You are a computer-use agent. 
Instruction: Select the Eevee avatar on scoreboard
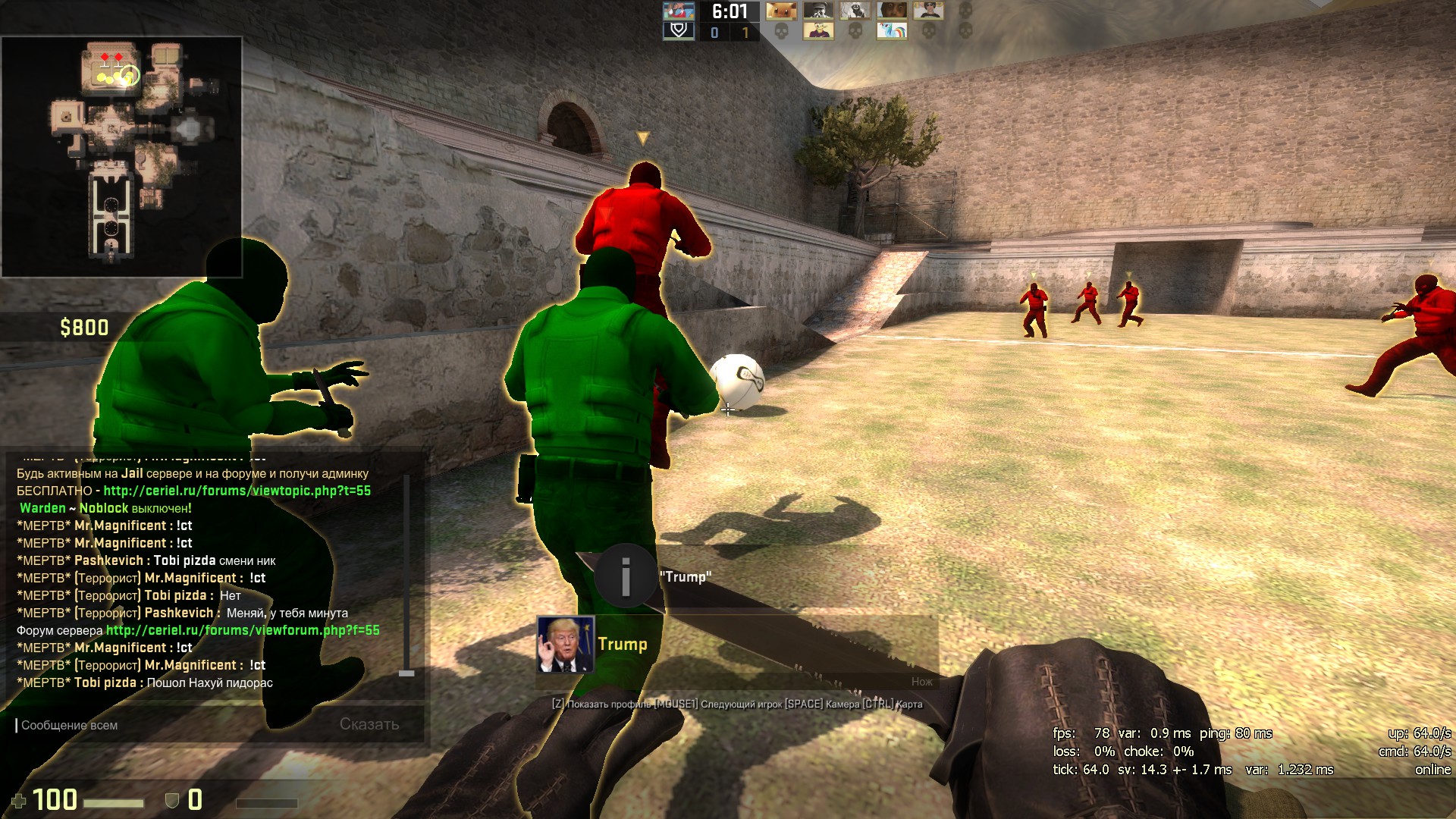tap(780, 11)
